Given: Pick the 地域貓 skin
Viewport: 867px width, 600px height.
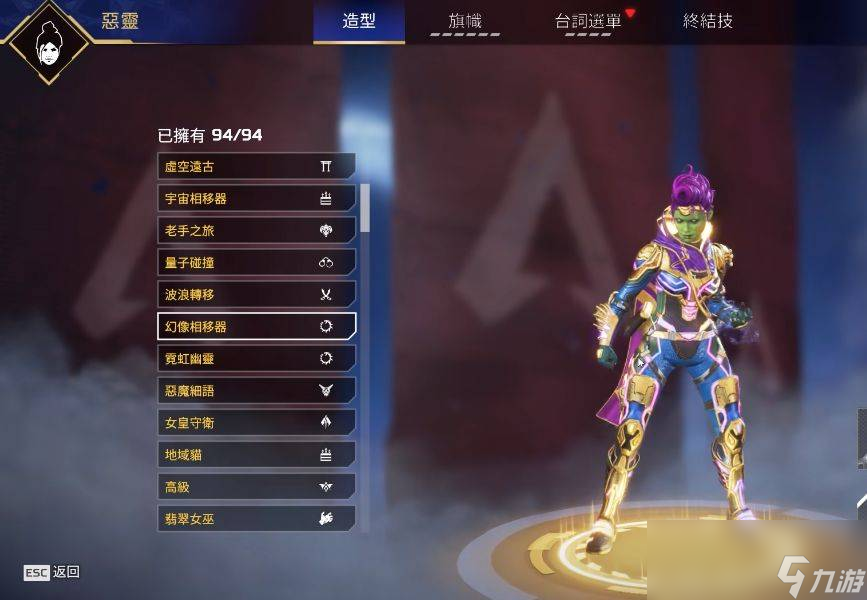Looking at the screenshot, I should (x=256, y=454).
